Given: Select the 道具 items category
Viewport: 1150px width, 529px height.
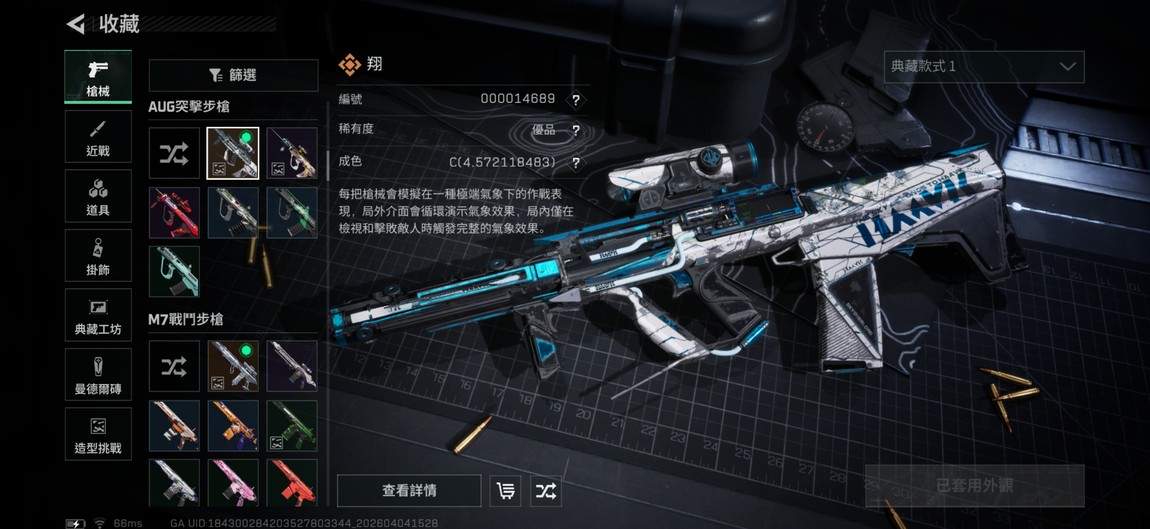Looking at the screenshot, I should point(98,196).
